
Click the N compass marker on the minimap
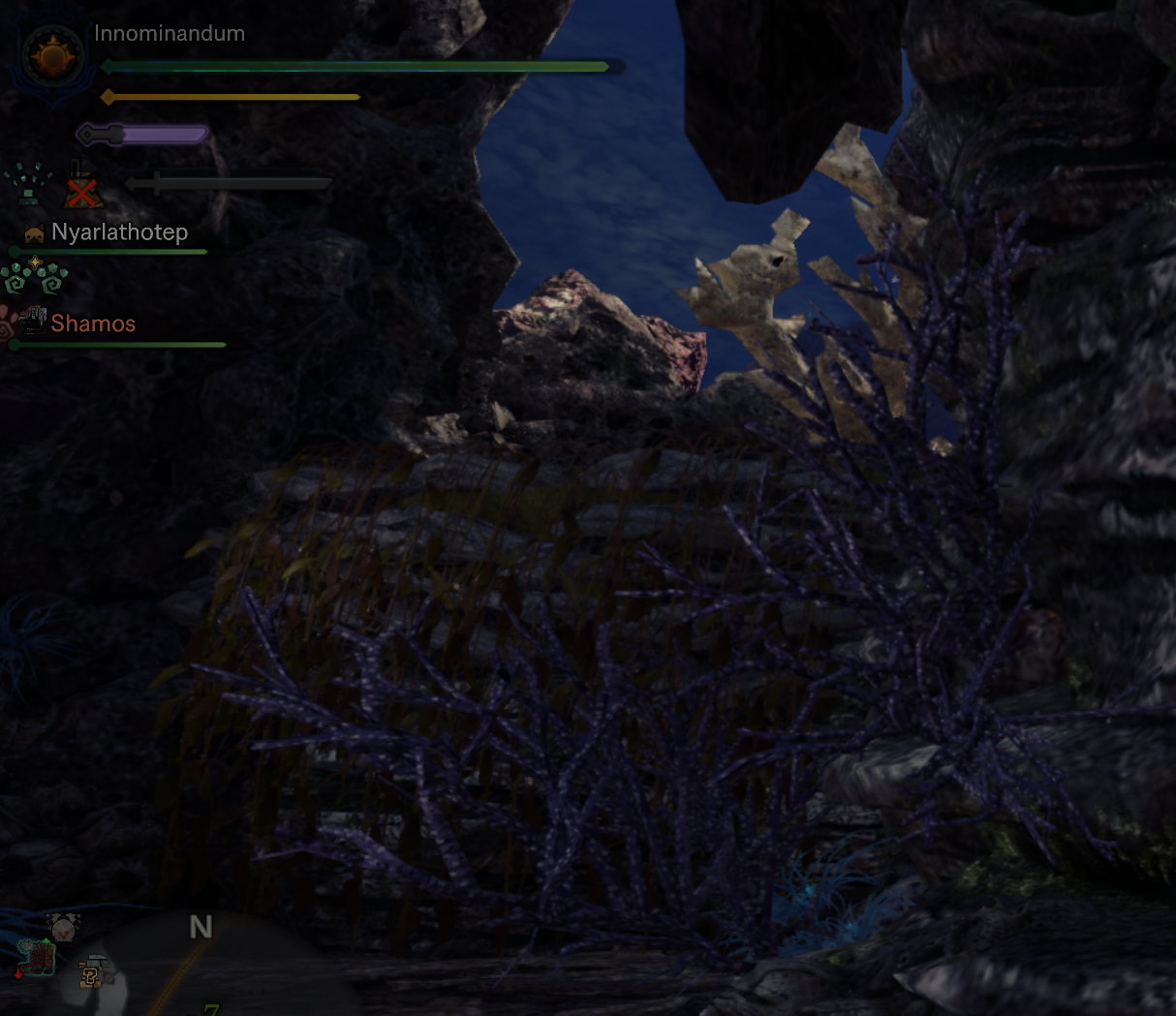(x=201, y=928)
